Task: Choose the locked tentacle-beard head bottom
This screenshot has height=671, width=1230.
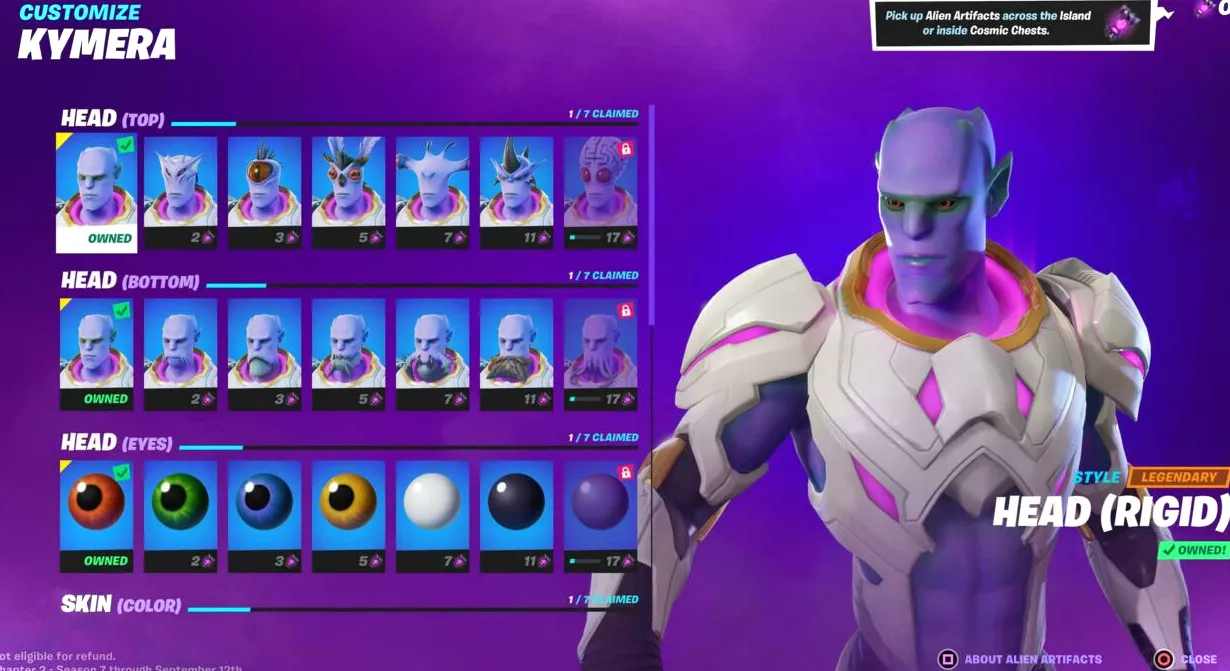Action: [600, 353]
